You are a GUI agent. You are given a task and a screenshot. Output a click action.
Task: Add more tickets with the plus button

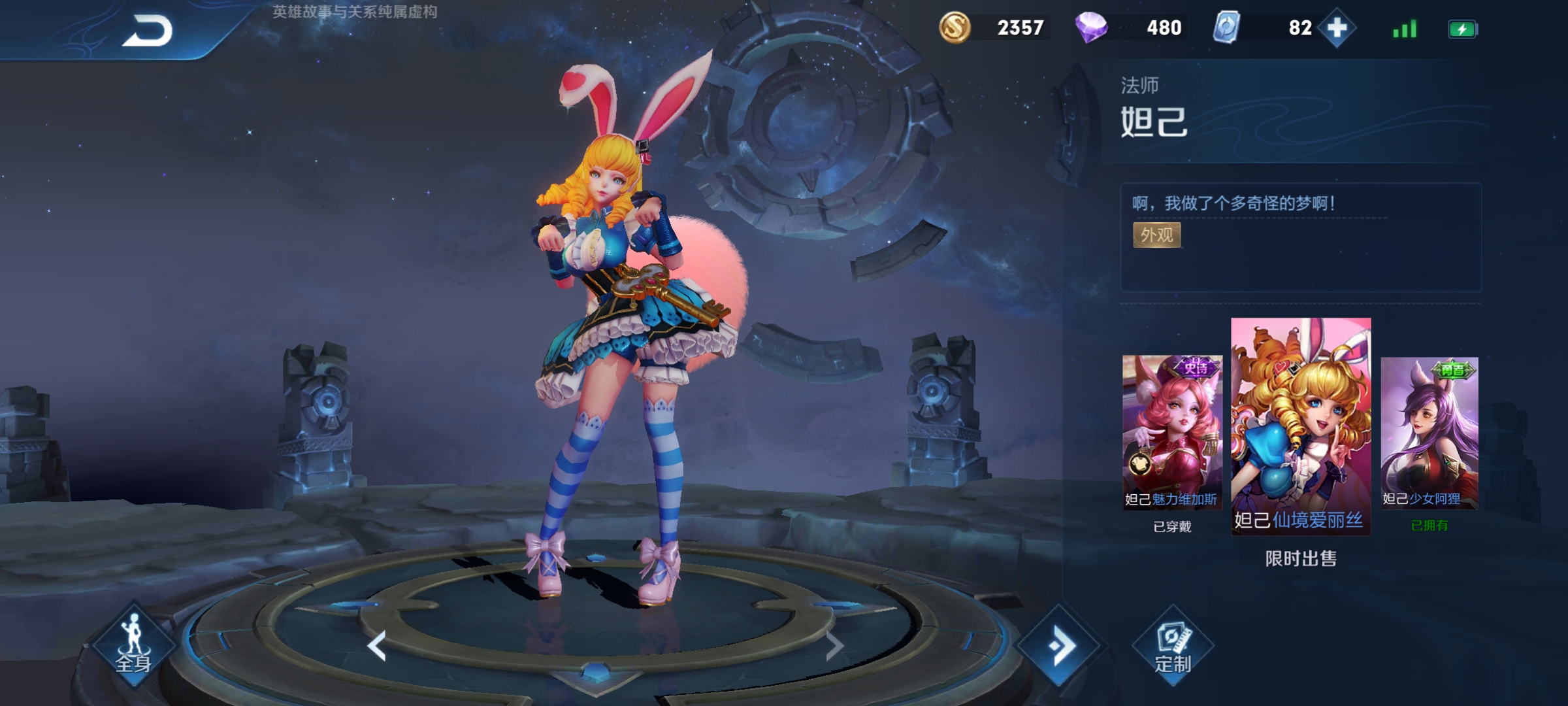point(1337,28)
